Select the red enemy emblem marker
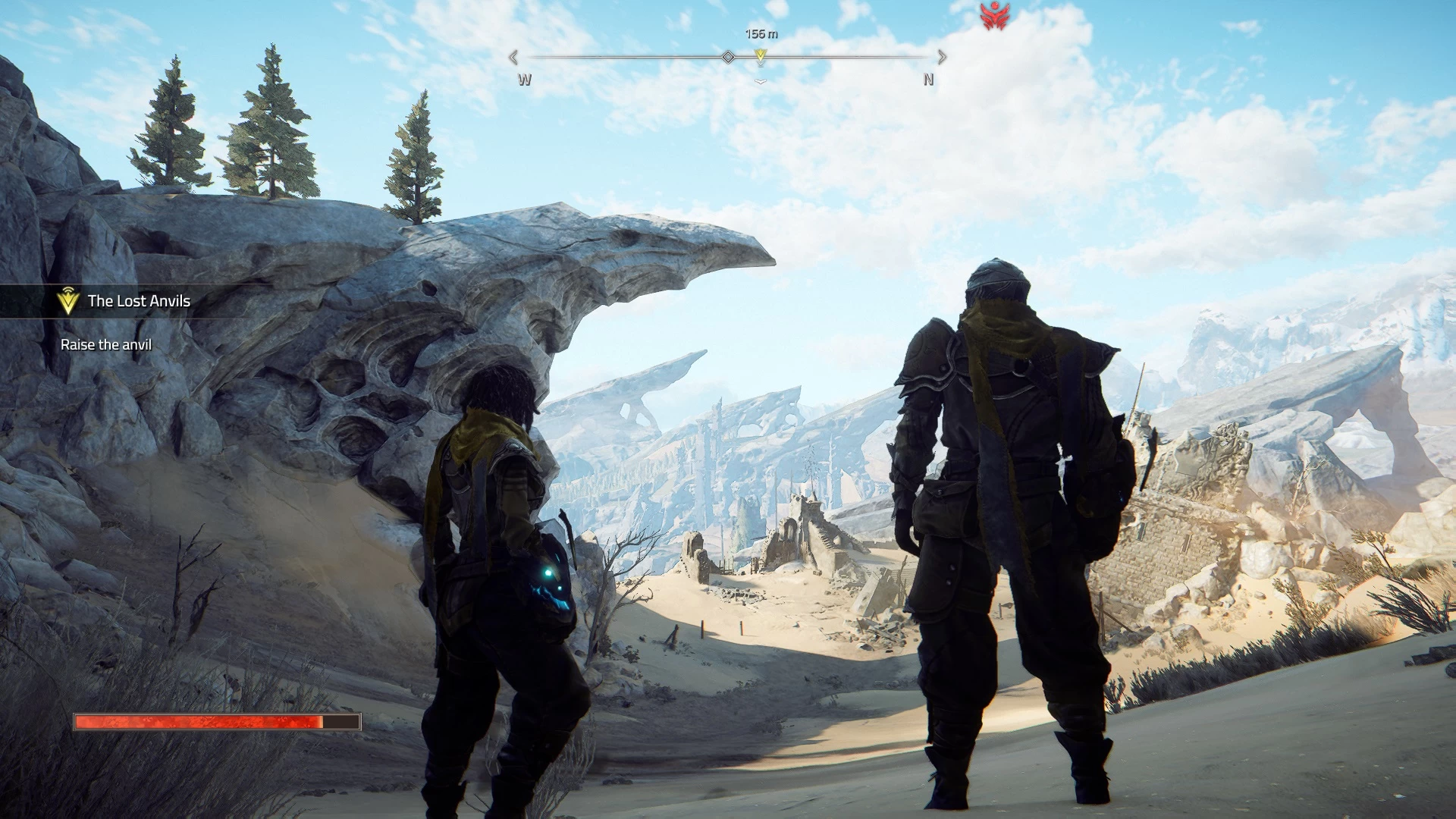1456x819 pixels. (993, 16)
